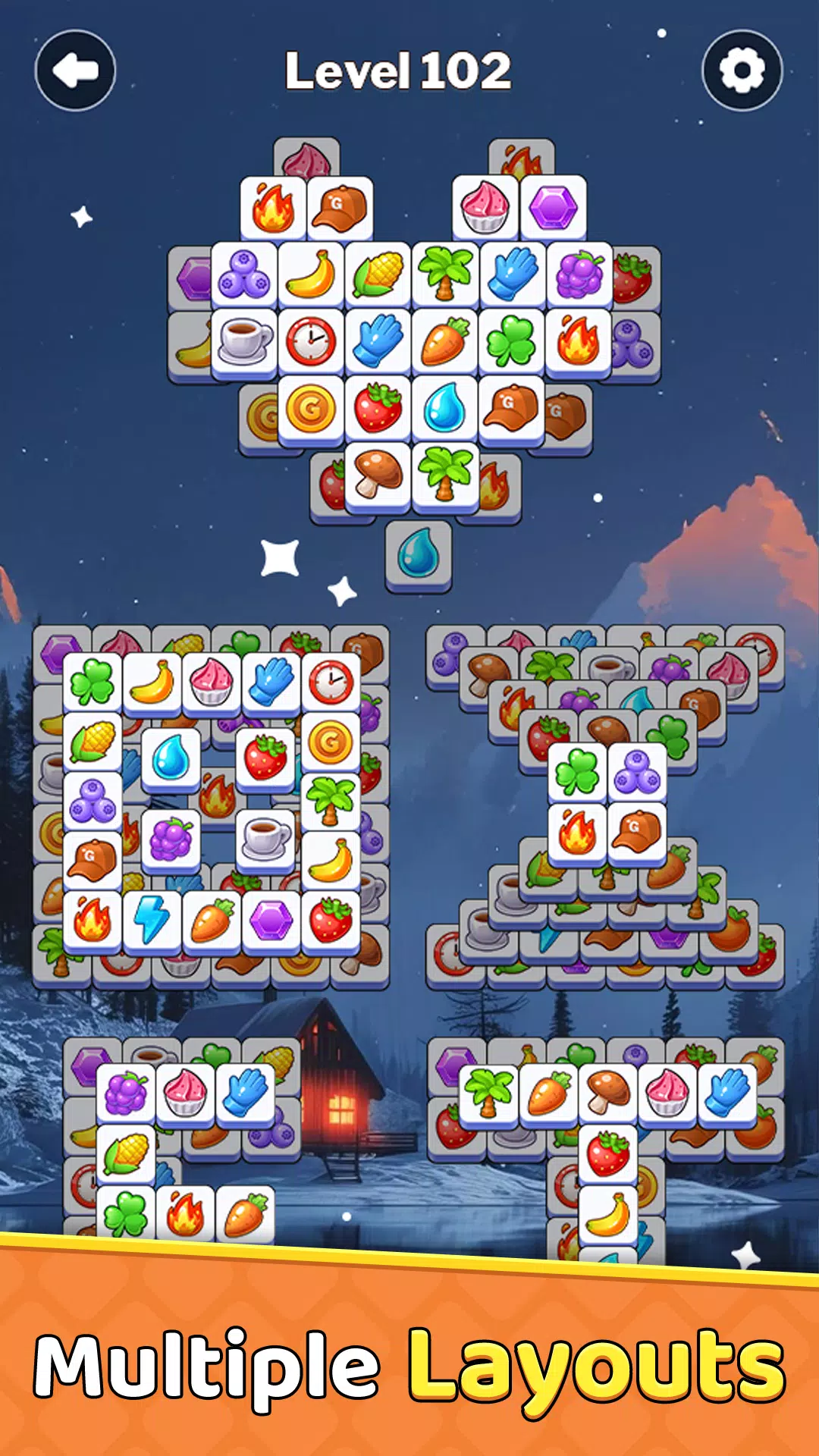Pick the blueberries tile atop the hourglass layout
The width and height of the screenshot is (819, 1456).
tap(637, 772)
